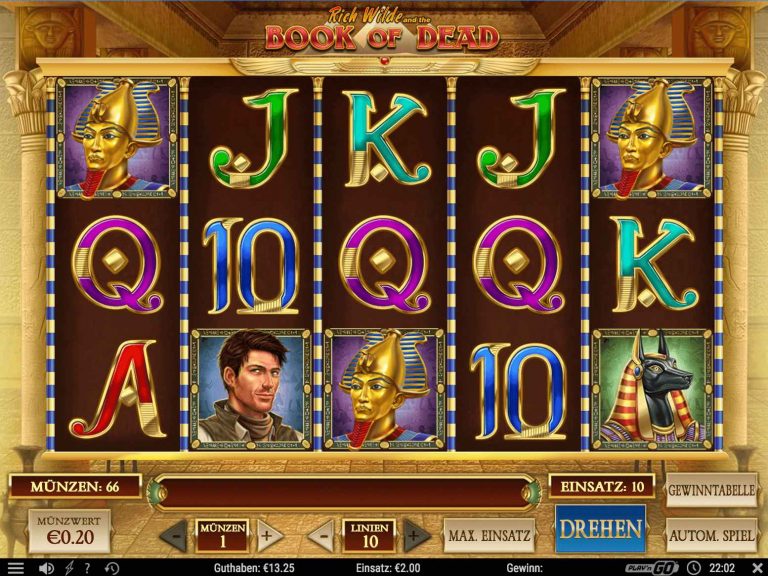Change the Münzwert coin value

coord(69,531)
